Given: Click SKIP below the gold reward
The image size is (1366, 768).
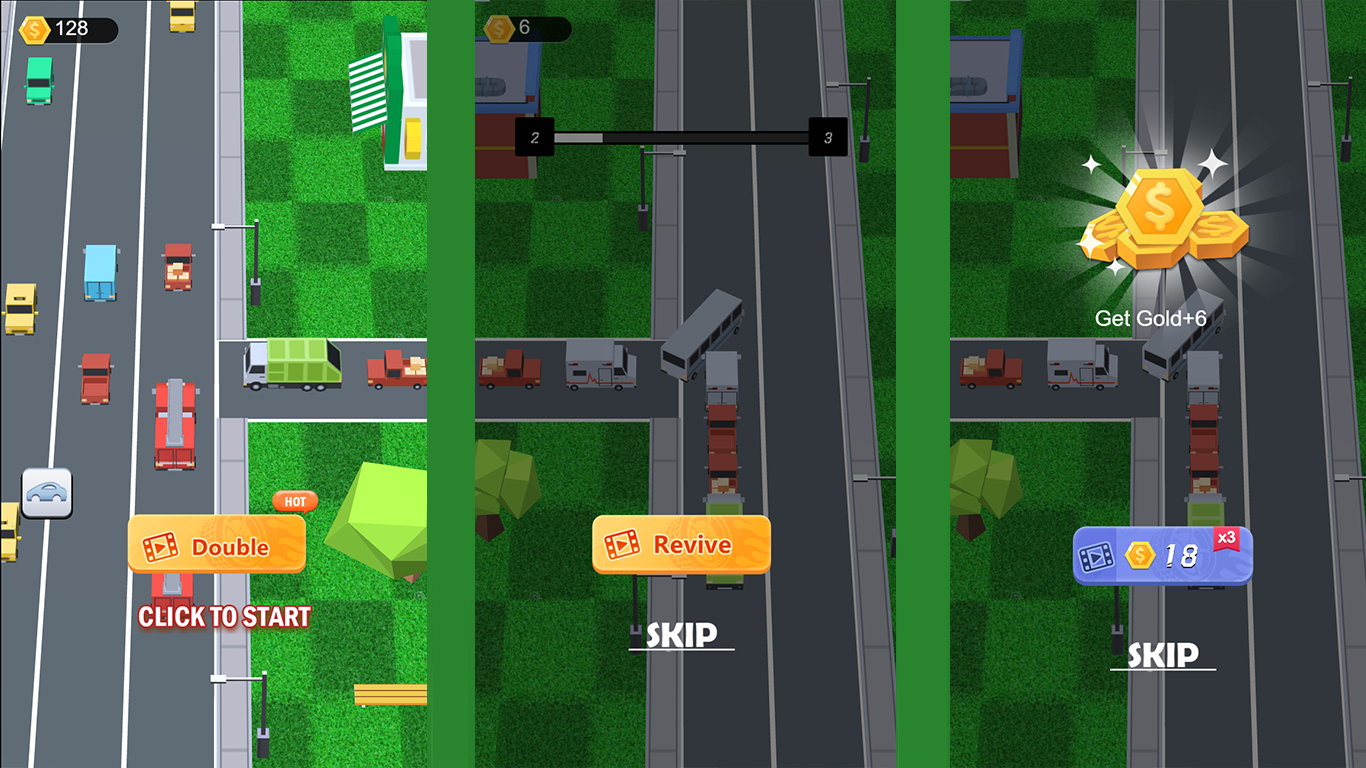Looking at the screenshot, I should [x=1162, y=655].
